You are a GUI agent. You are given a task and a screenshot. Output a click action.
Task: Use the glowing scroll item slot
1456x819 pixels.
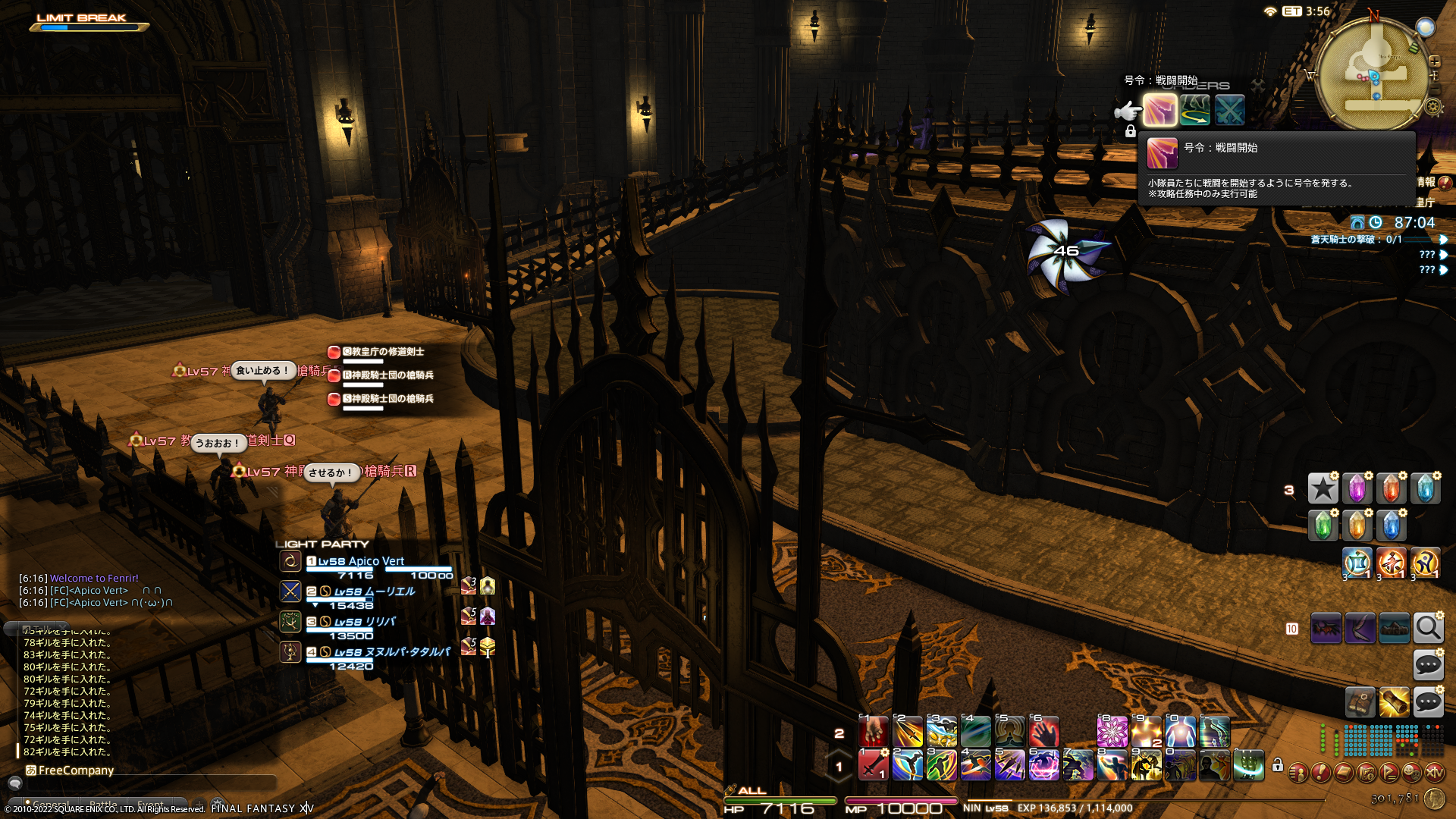[1394, 703]
